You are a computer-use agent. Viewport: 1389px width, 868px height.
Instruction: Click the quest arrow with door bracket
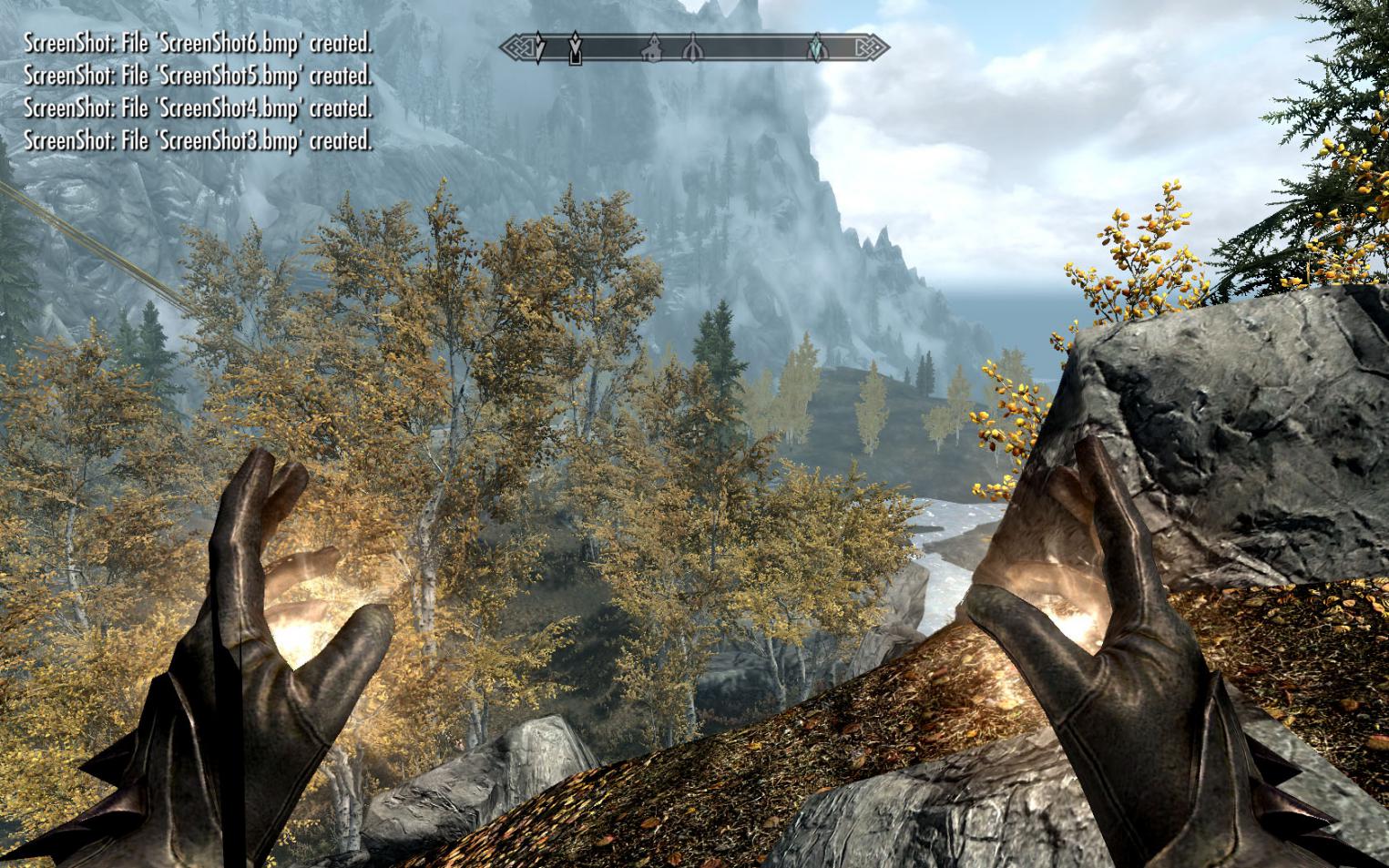point(575,49)
